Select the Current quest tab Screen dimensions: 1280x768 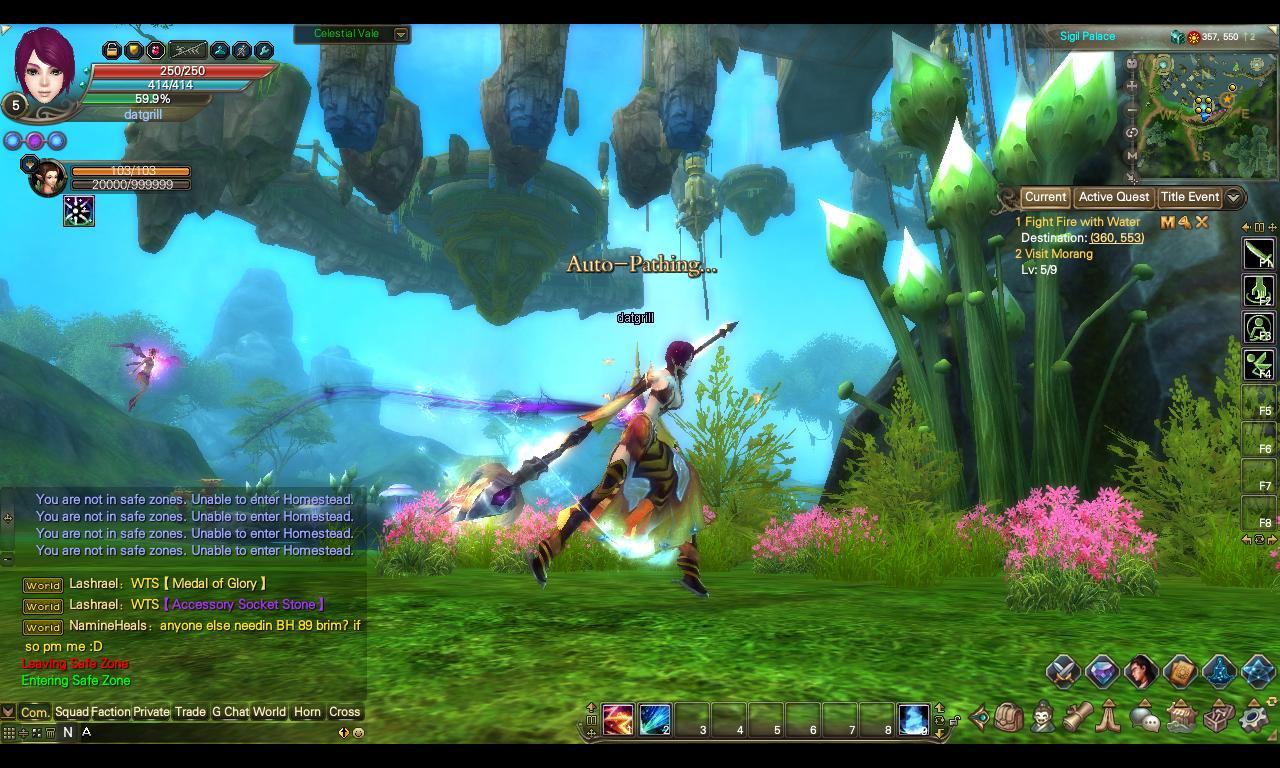pos(1045,197)
